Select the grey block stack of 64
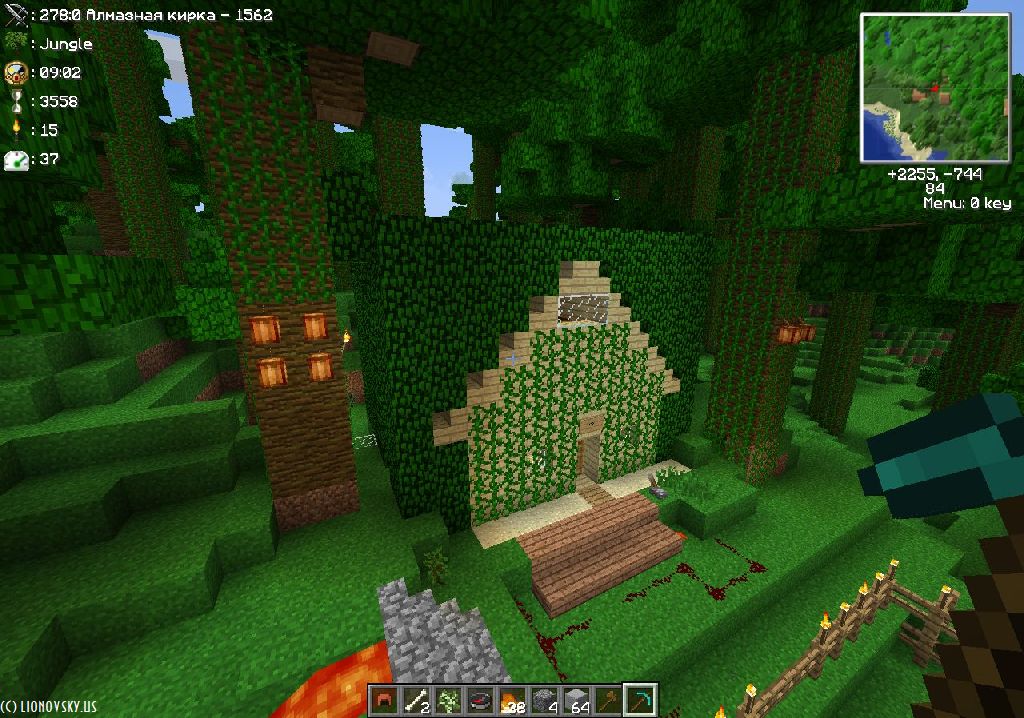 tap(574, 700)
